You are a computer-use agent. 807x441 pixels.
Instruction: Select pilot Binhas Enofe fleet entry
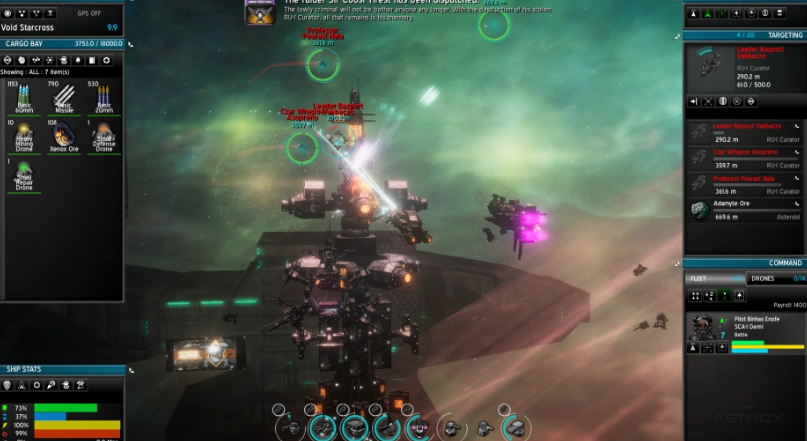tap(745, 331)
